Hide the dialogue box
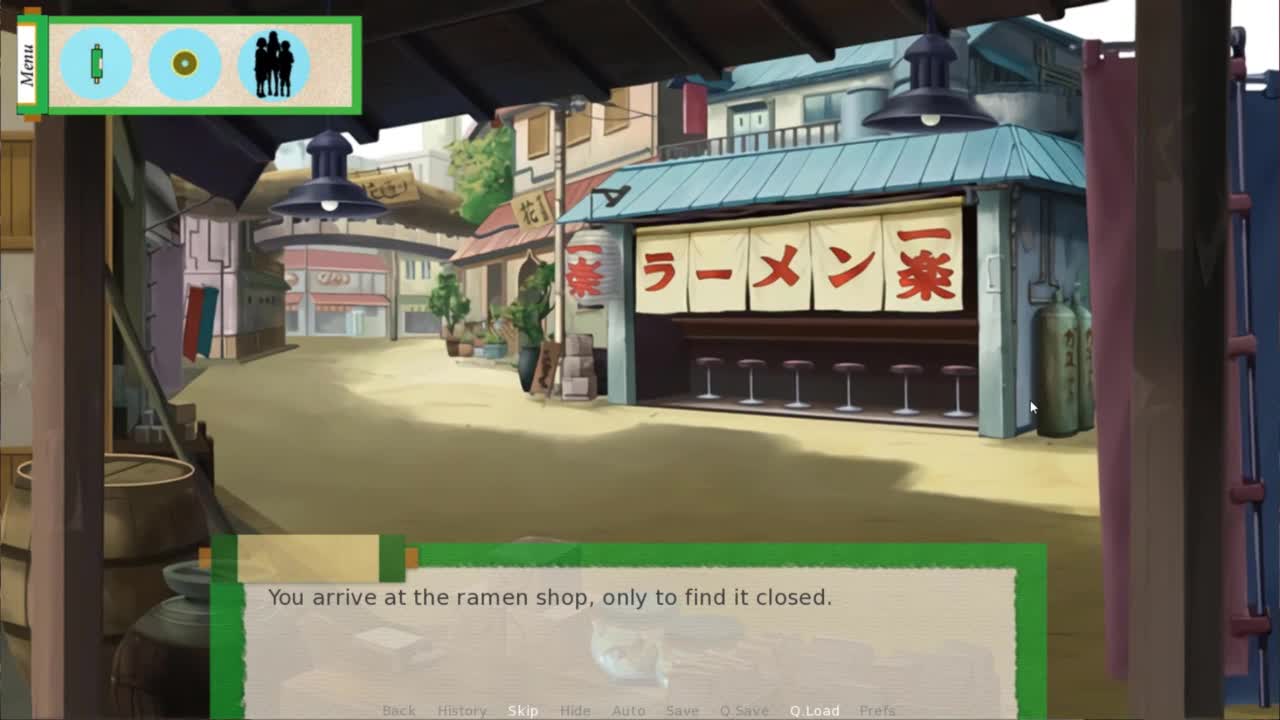This screenshot has width=1280, height=720. [575, 710]
